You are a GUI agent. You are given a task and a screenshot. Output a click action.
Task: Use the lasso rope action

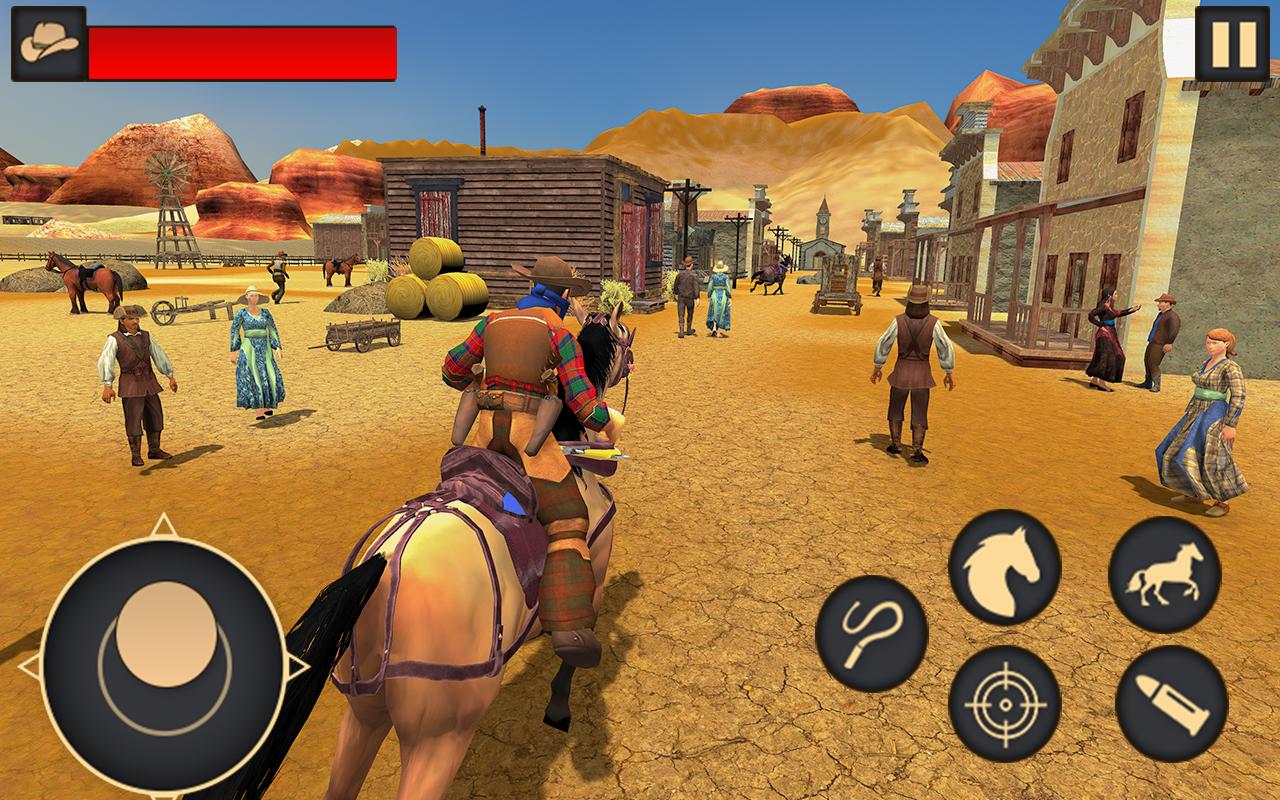point(871,633)
